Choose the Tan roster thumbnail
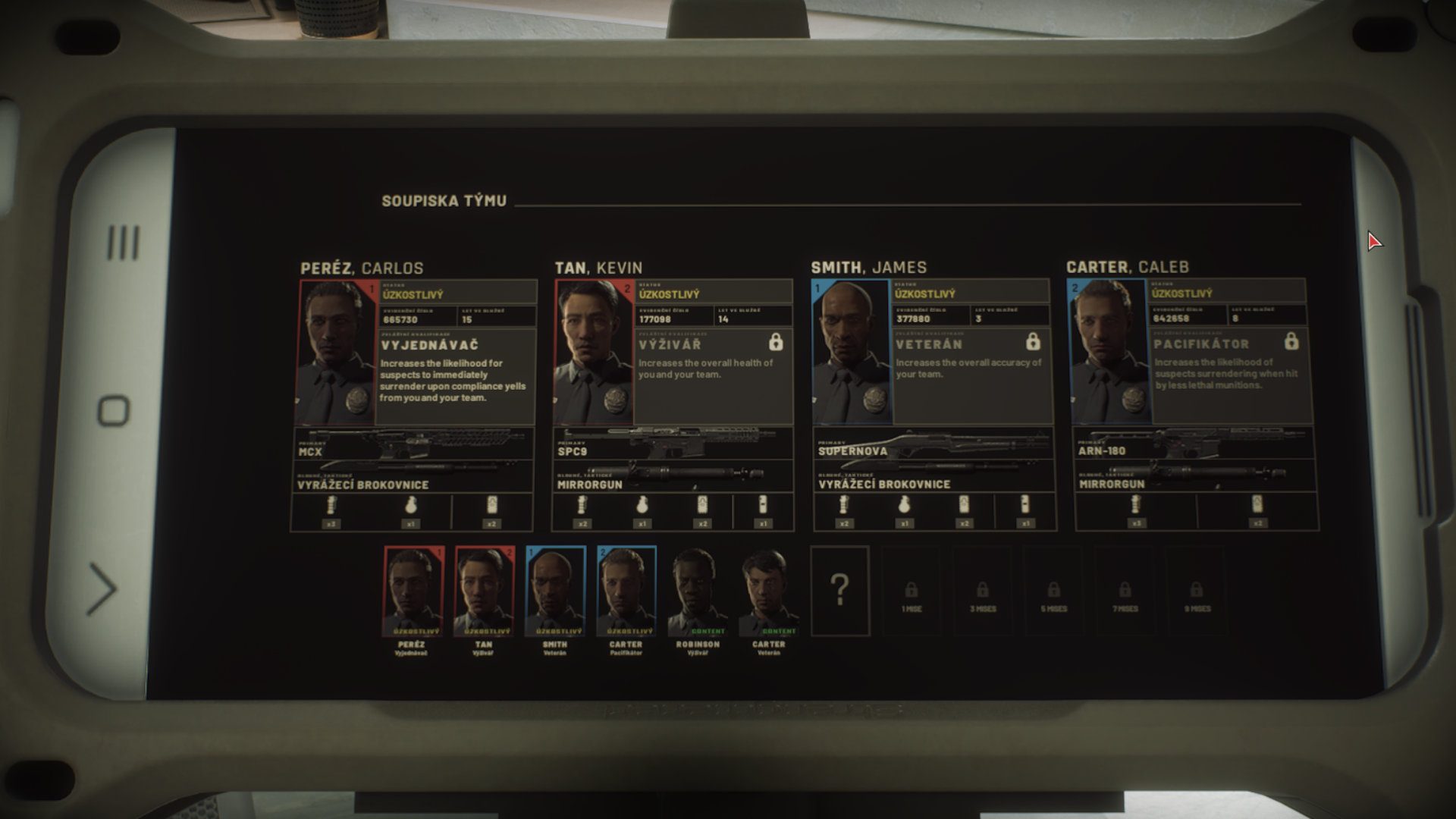Screen dimensions: 1456x819 point(484,592)
